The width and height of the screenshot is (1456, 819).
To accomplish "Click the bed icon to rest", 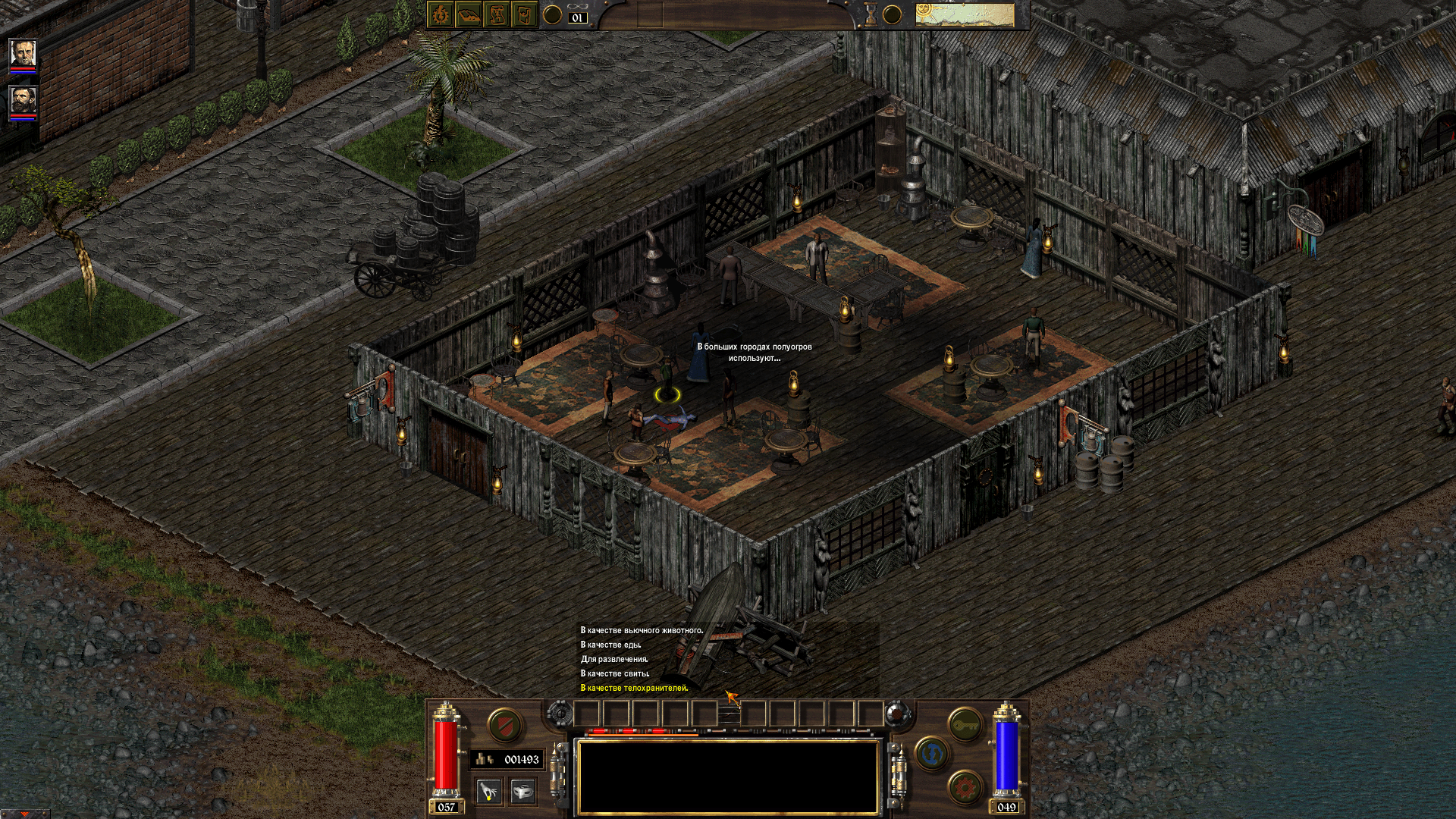I will 469,14.
